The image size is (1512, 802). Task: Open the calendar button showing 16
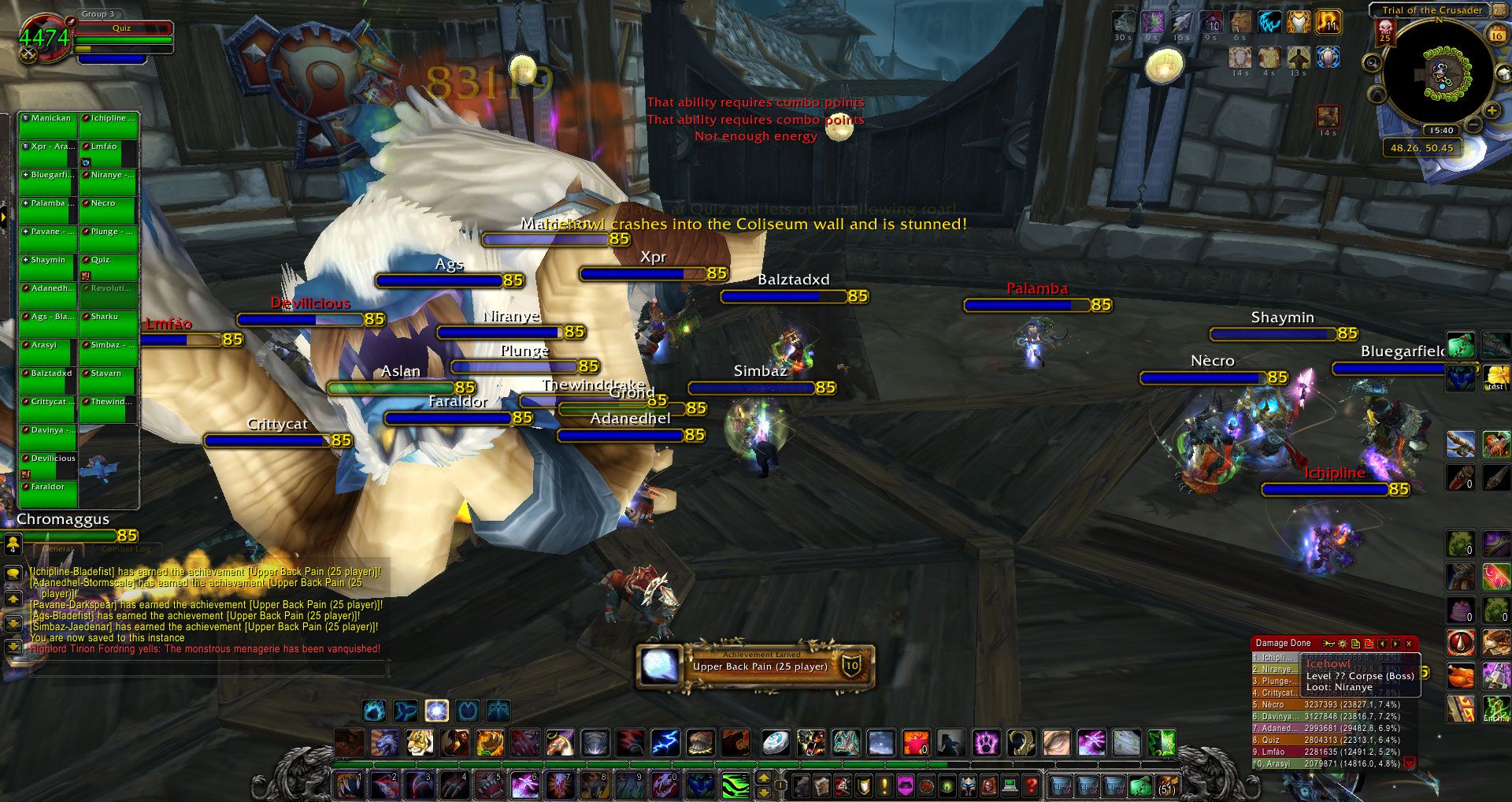(1496, 35)
